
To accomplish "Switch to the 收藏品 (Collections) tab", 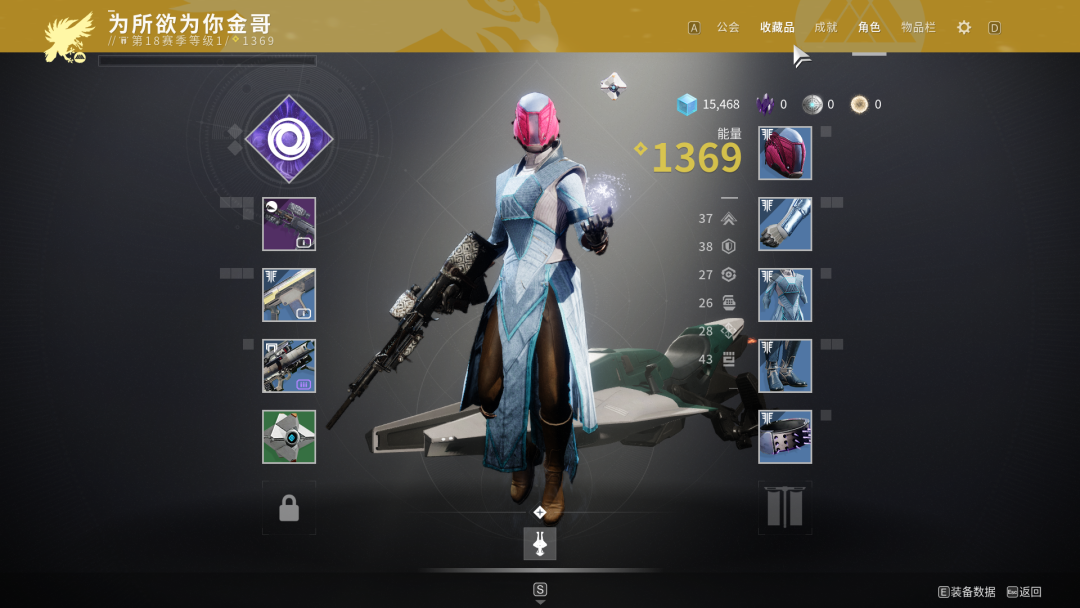I will click(777, 27).
